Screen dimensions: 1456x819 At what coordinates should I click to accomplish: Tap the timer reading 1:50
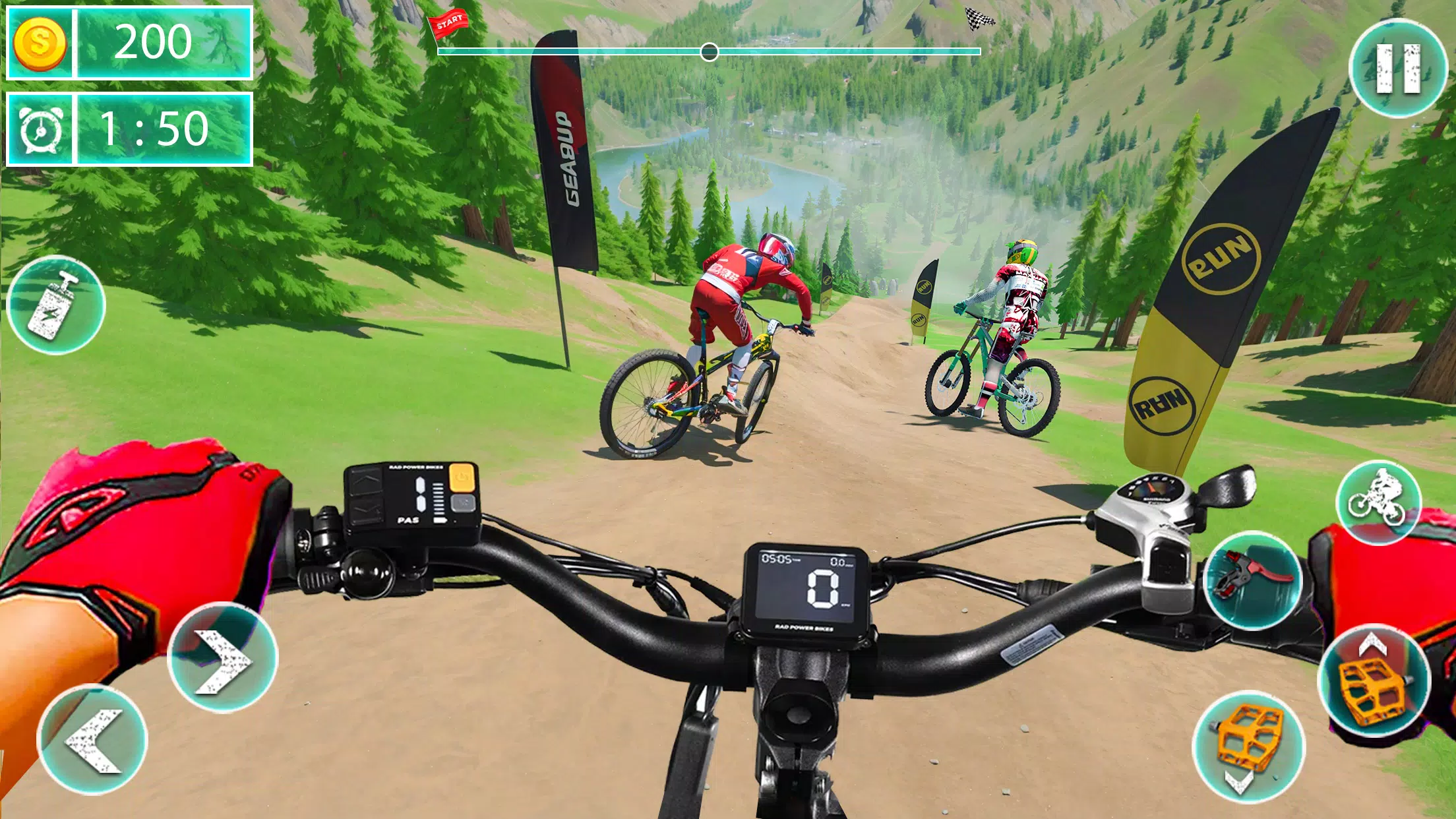[156, 130]
